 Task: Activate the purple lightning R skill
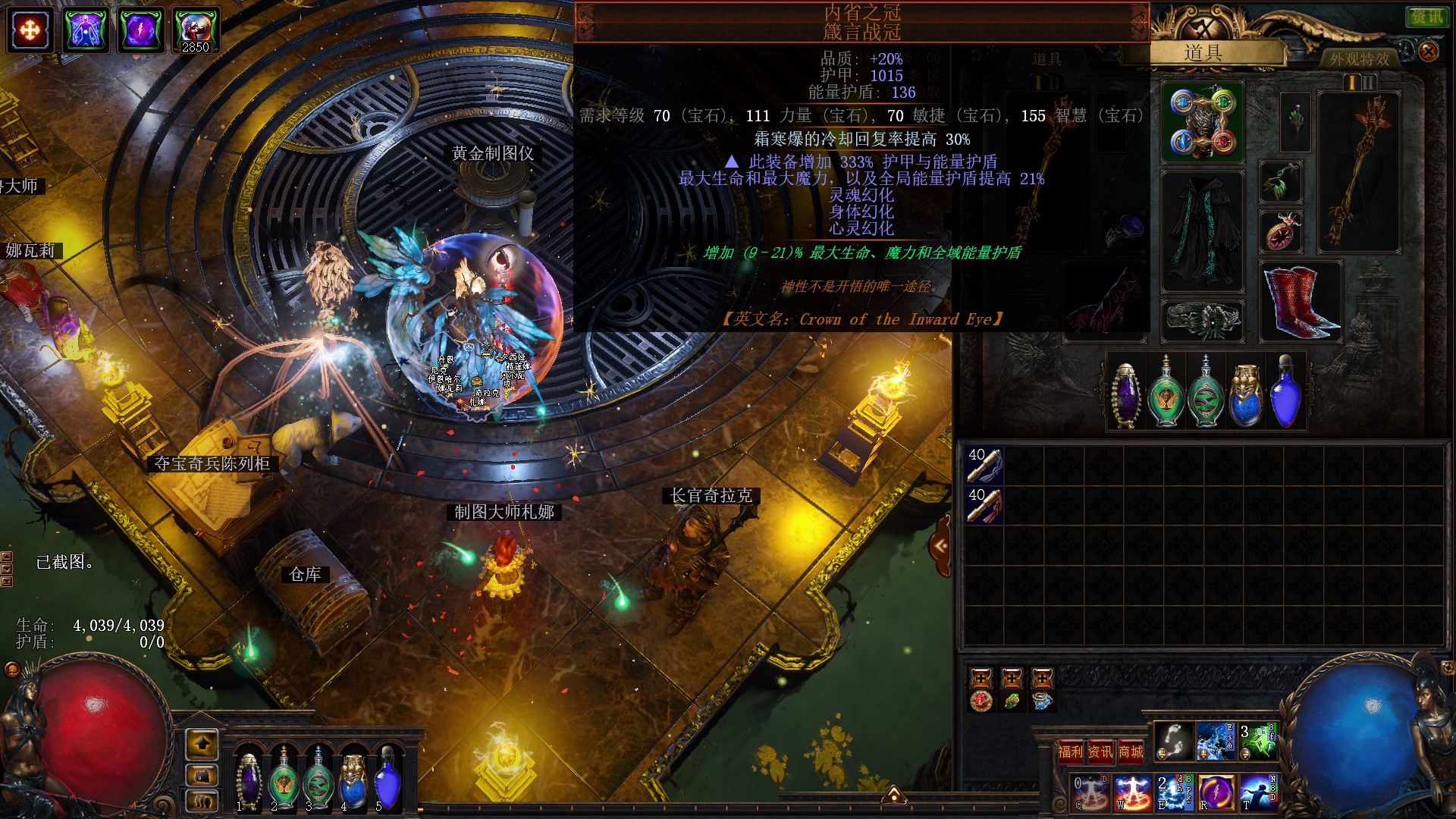coord(1215,792)
